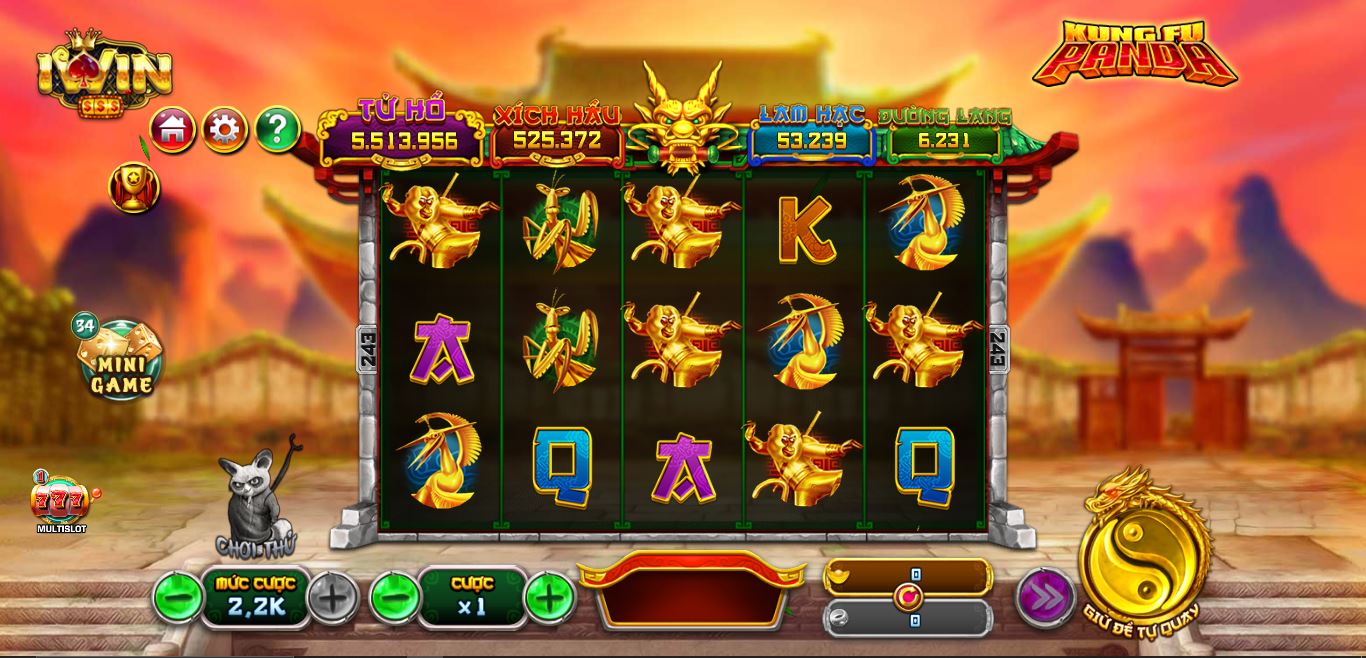Spin the reels with yin-yang button

point(1144,562)
